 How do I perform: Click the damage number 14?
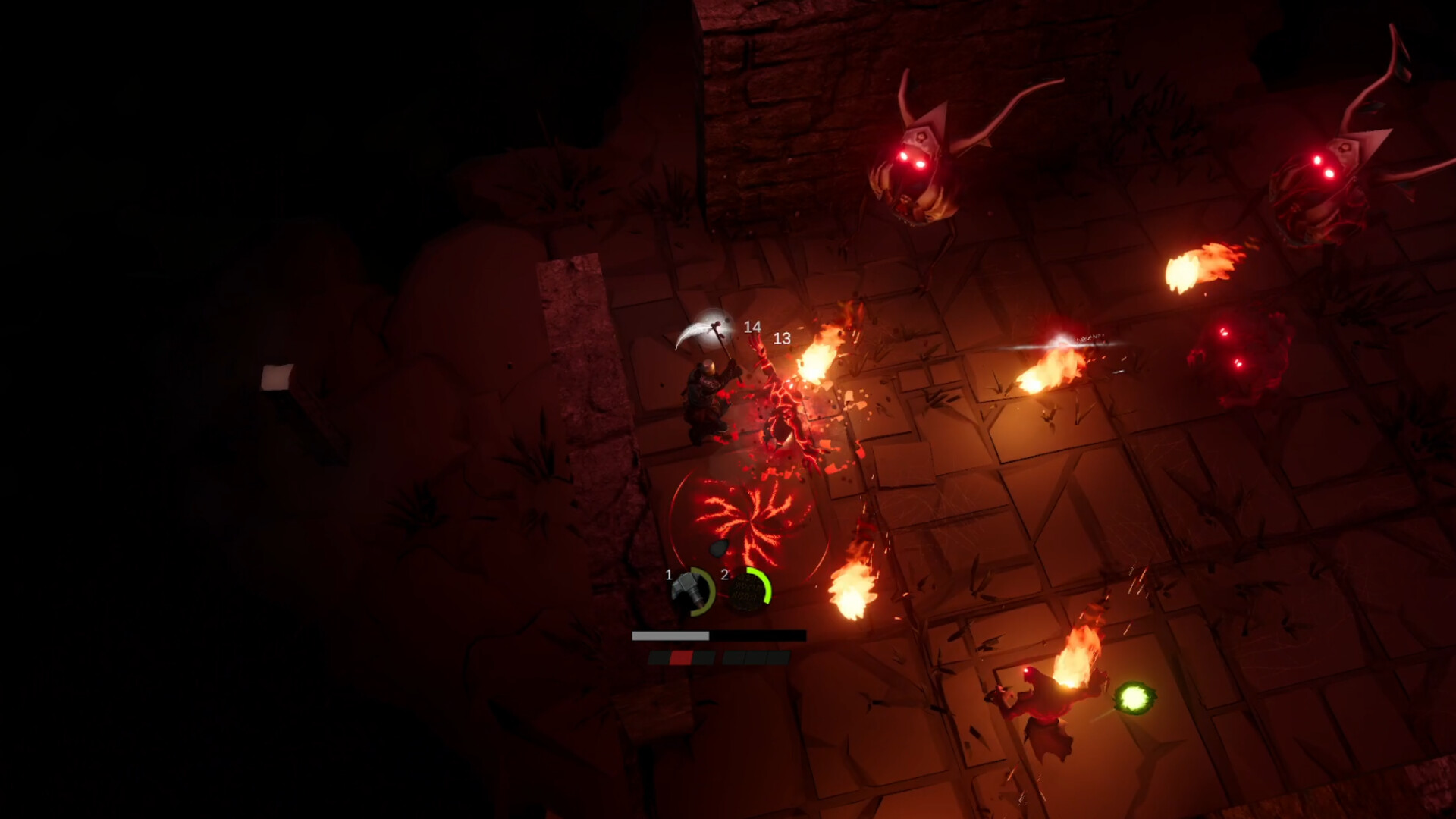point(752,326)
